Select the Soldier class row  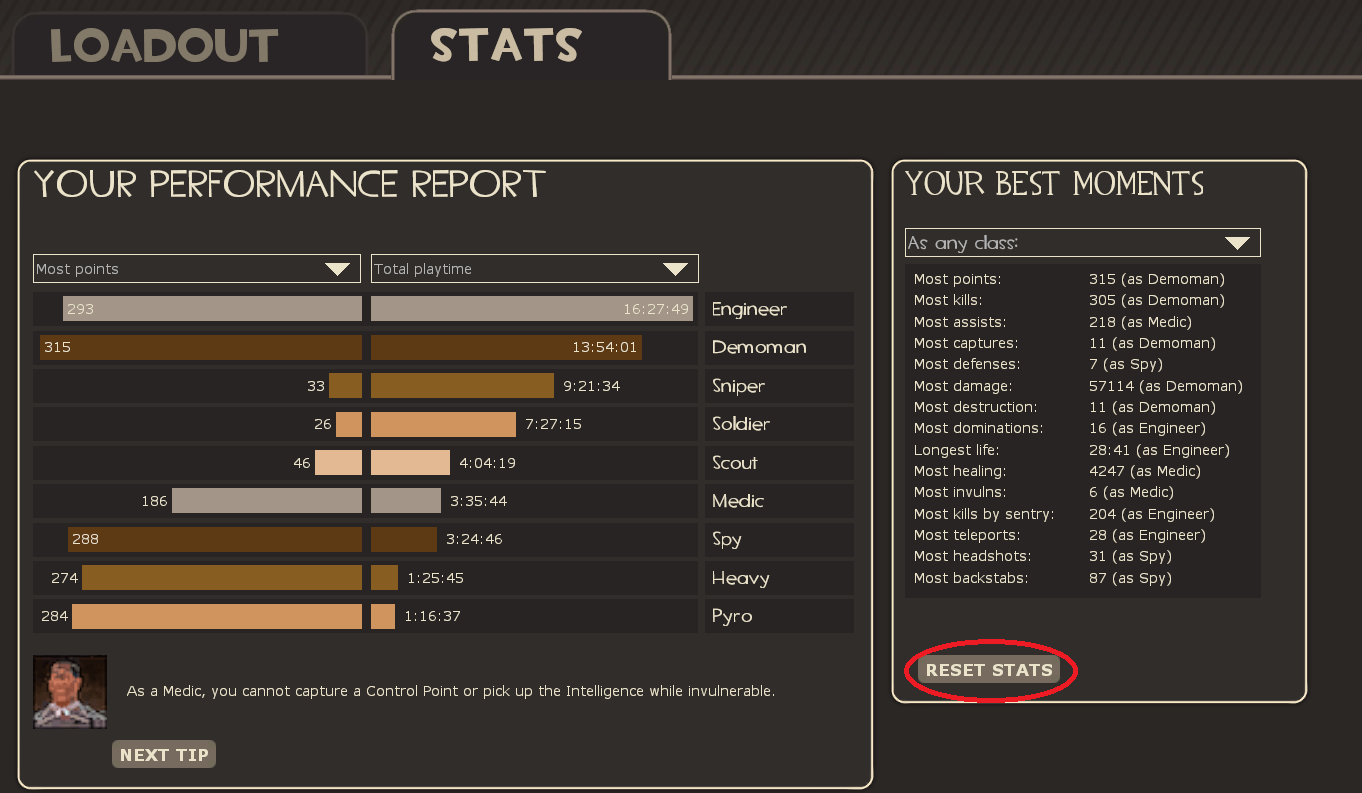[778, 424]
